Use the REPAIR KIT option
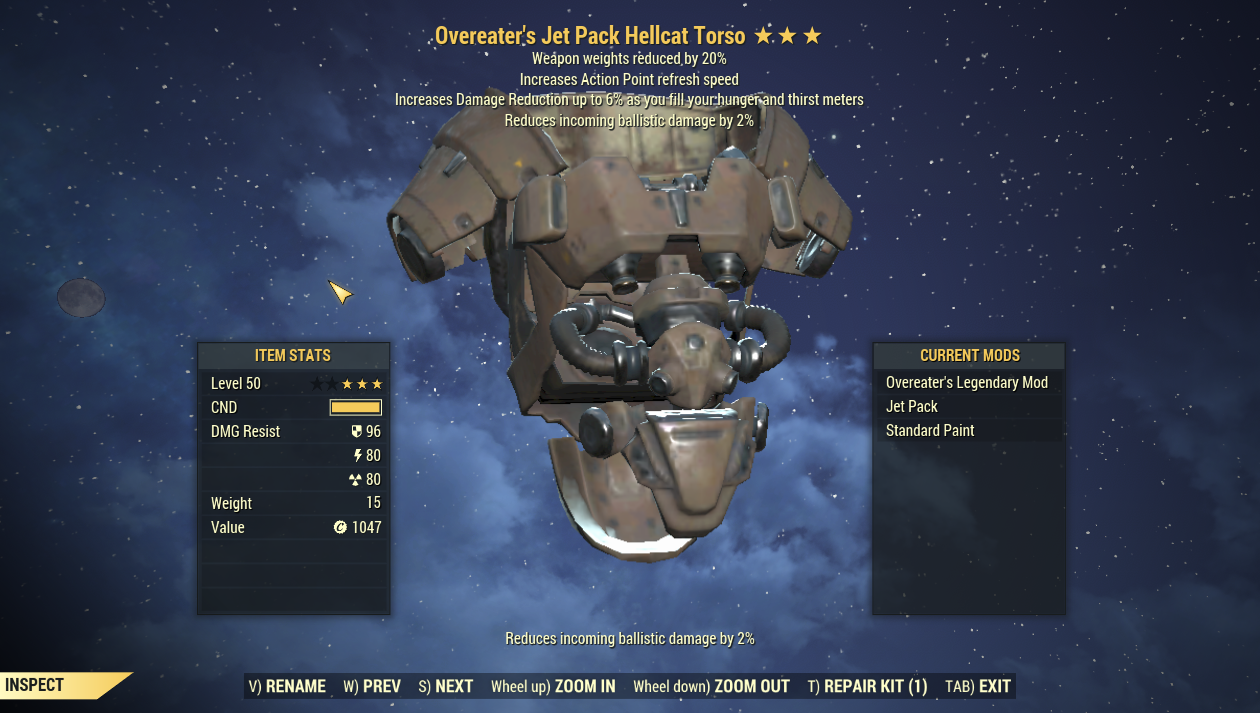 tap(867, 686)
